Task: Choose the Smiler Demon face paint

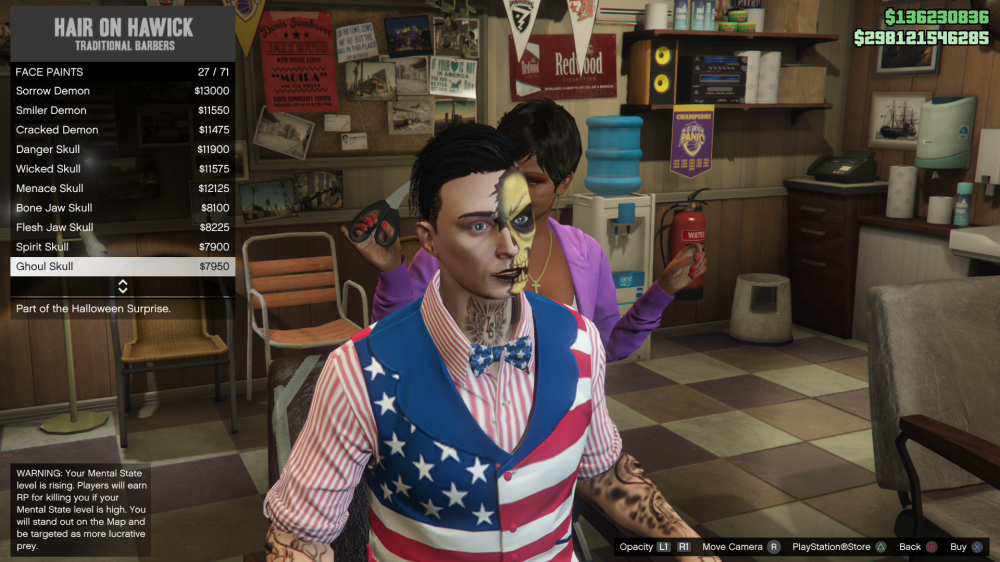Action: [x=122, y=111]
